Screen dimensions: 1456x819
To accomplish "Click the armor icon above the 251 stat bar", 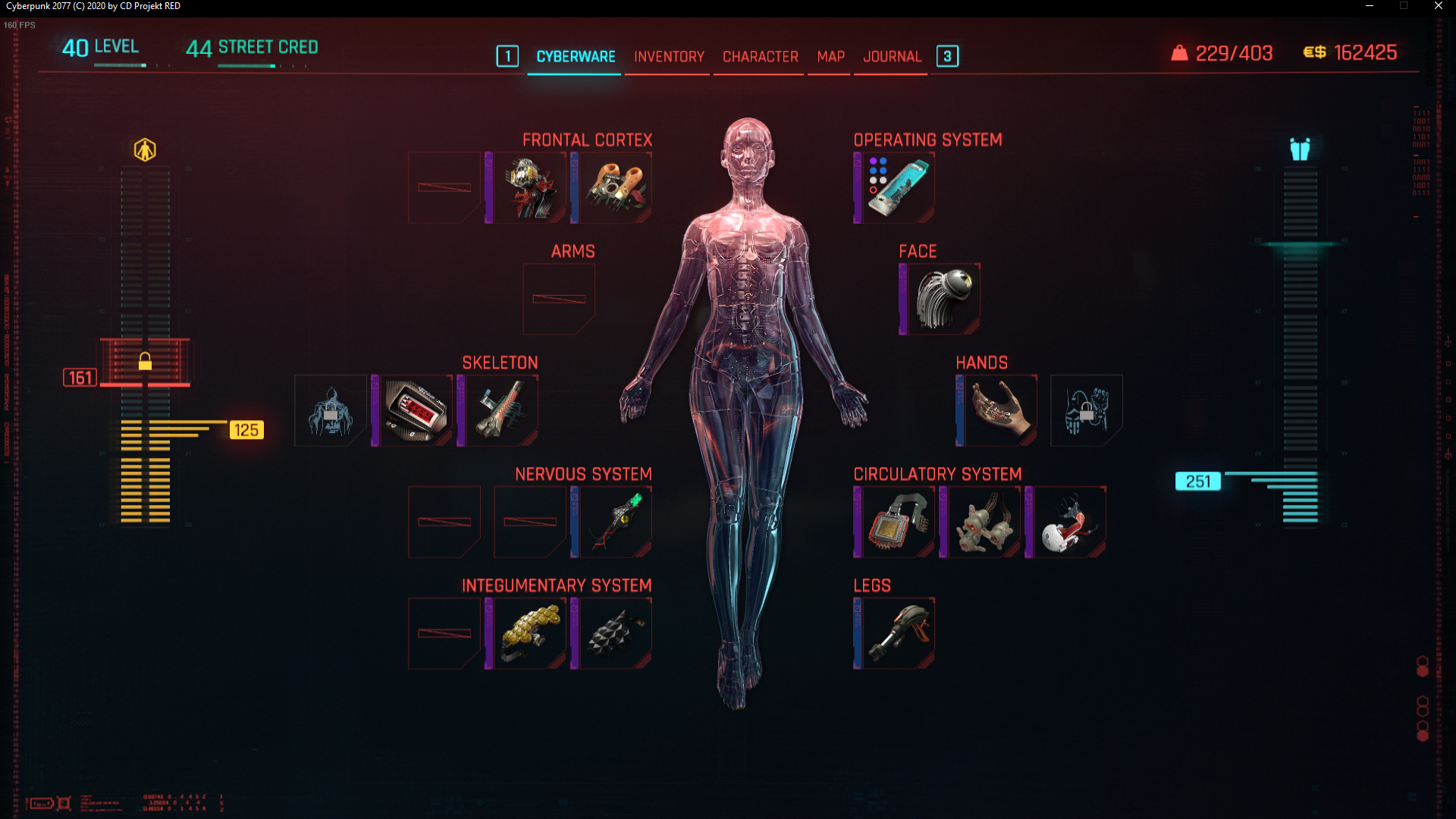I will (x=1300, y=150).
